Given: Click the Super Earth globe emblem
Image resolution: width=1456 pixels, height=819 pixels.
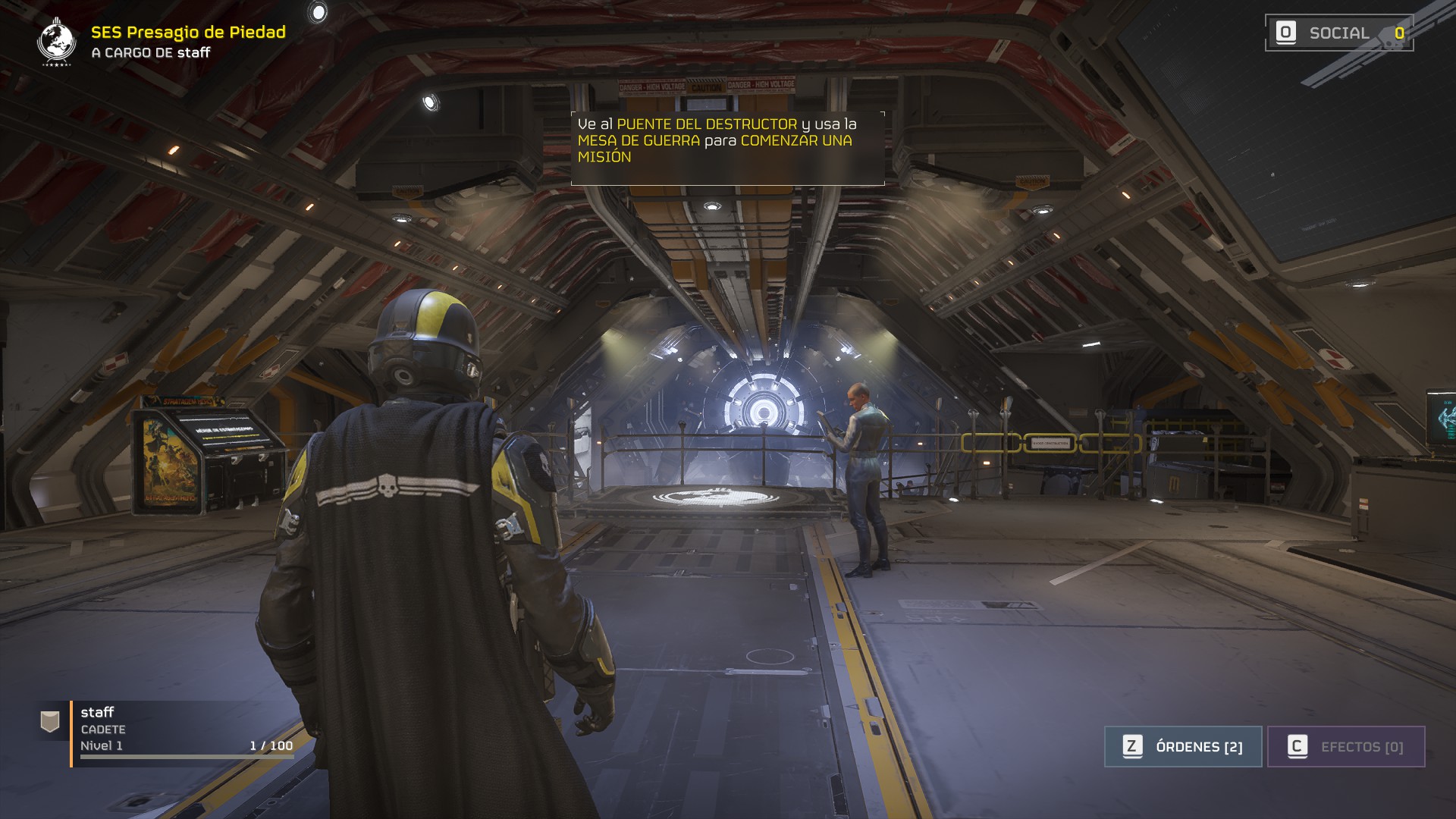Looking at the screenshot, I should tap(56, 42).
